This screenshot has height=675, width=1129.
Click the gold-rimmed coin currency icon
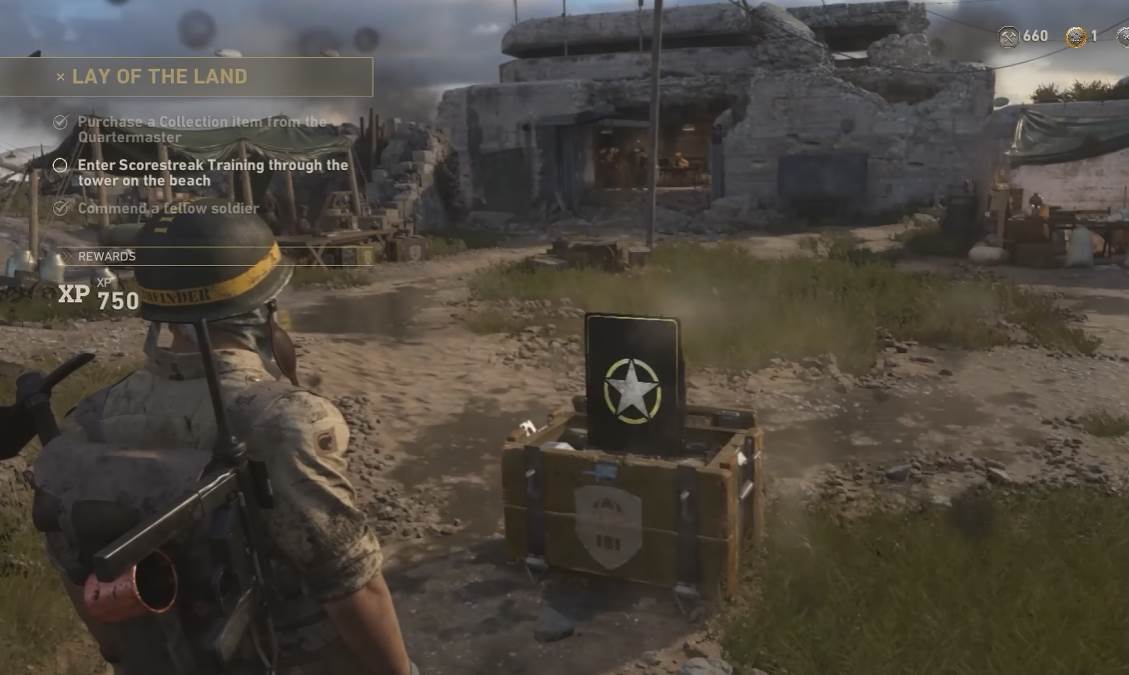point(1075,37)
